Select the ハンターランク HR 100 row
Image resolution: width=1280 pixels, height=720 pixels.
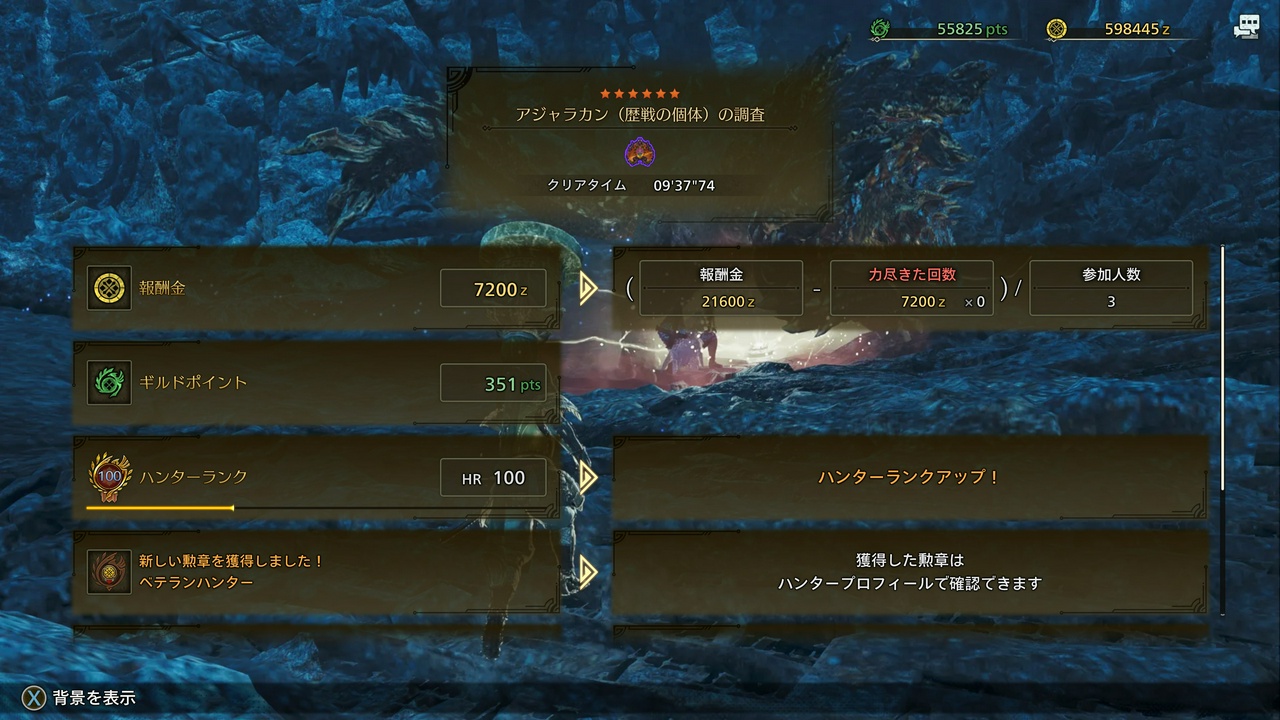(x=316, y=477)
